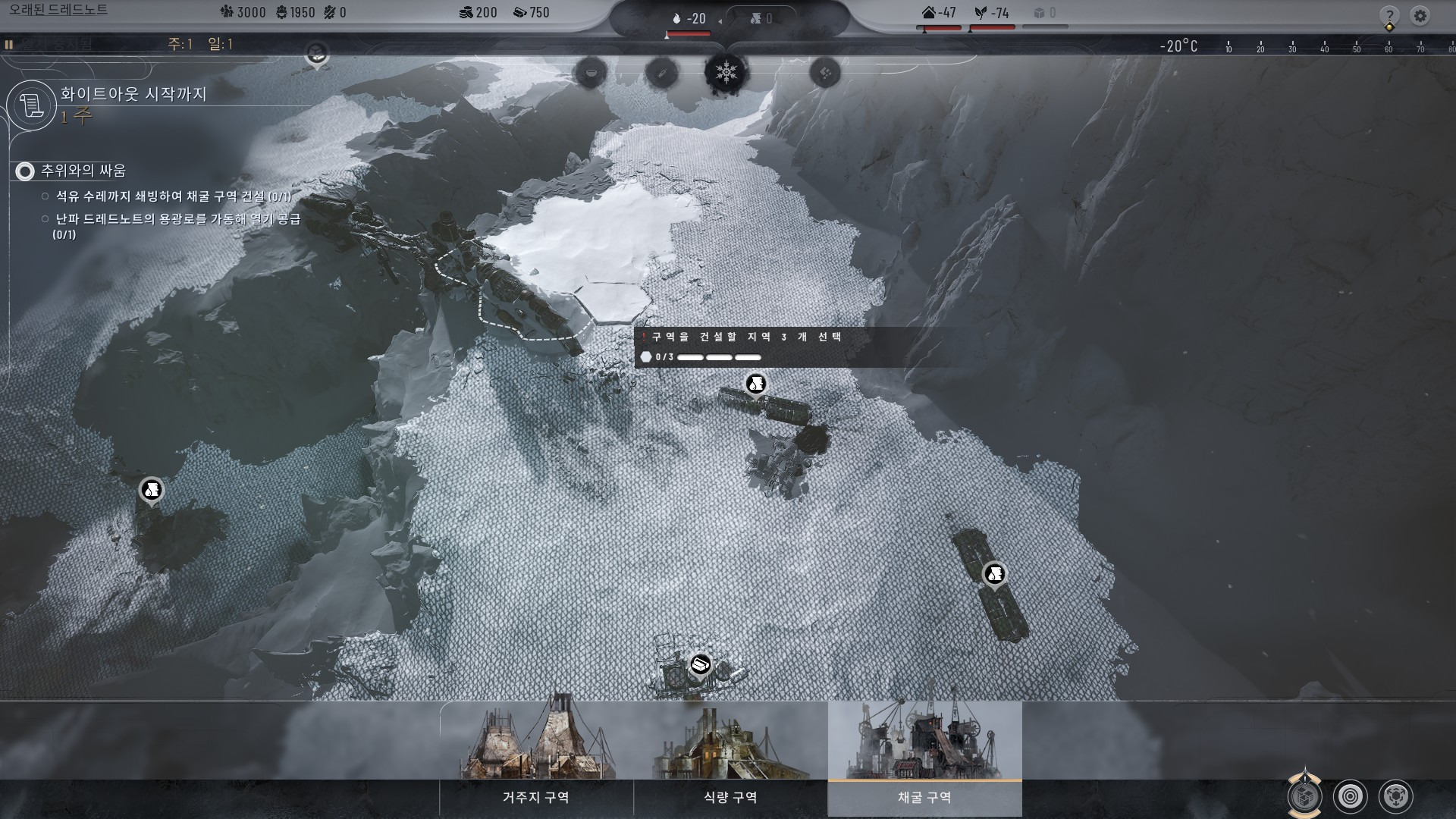Click the 오래된 드레드노트 city name
Viewport: 1456px width, 819px height.
point(58,11)
